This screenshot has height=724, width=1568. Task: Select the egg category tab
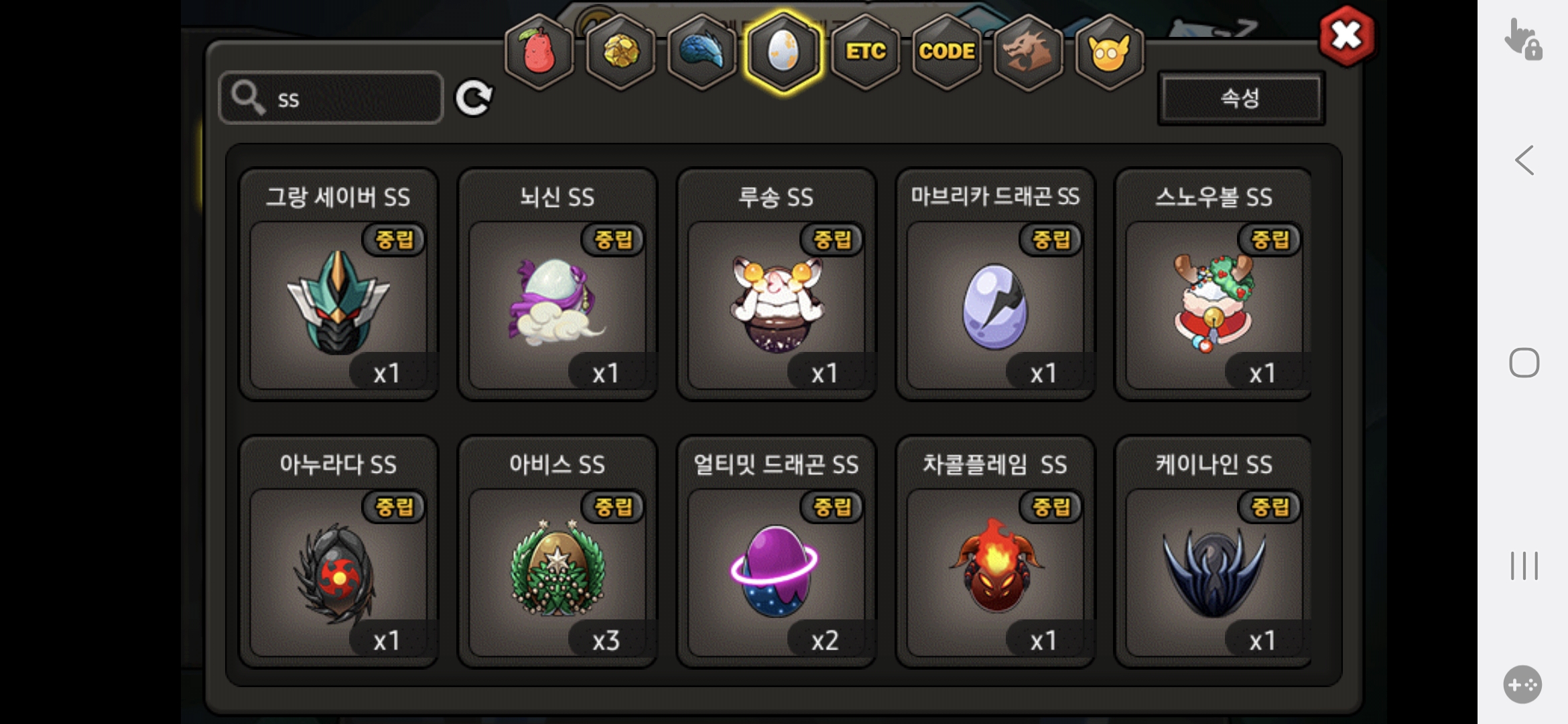pos(783,52)
